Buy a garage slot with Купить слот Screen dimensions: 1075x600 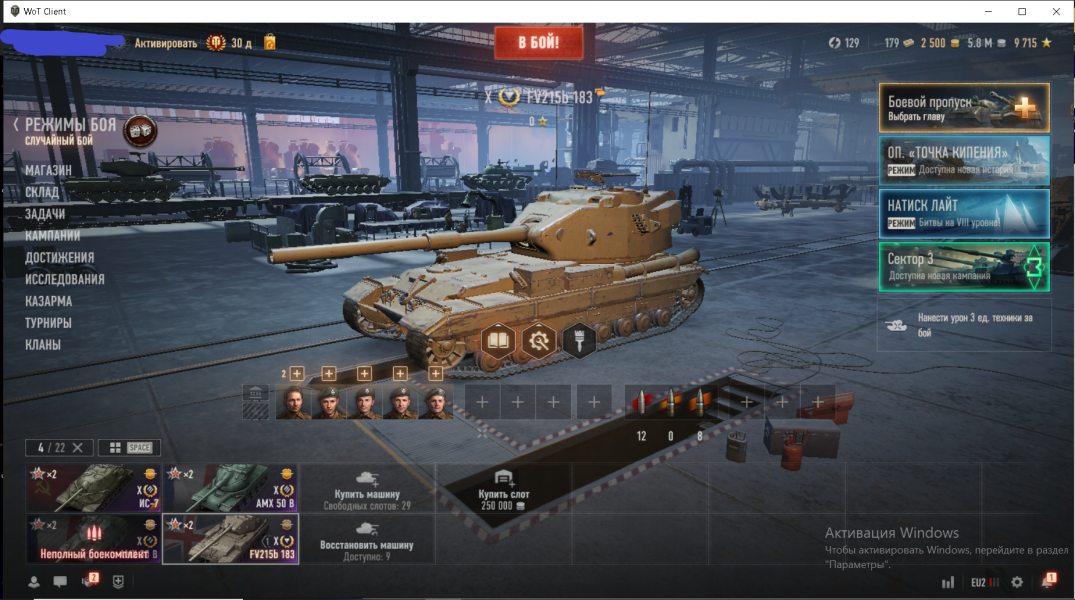[x=503, y=488]
